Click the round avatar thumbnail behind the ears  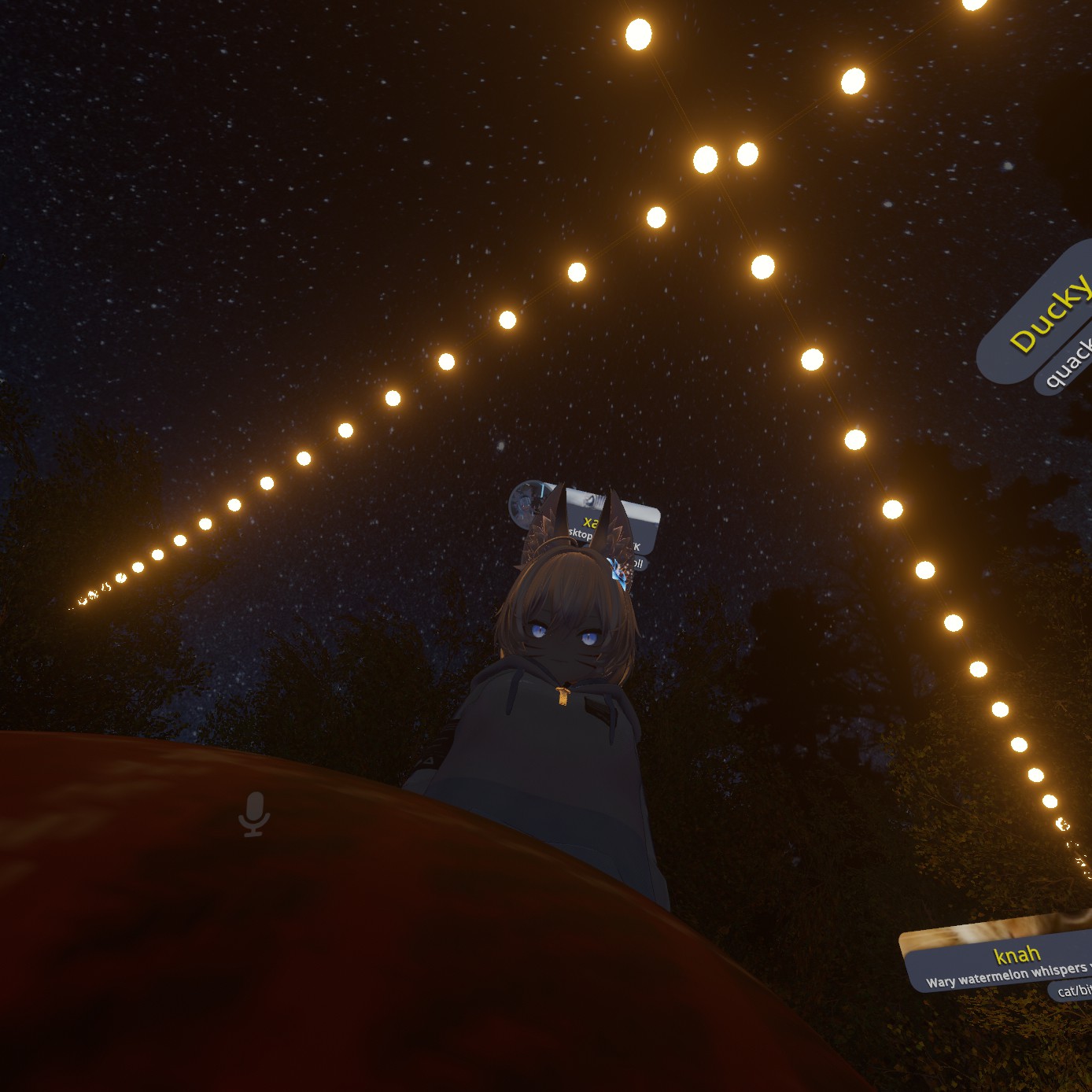pyautogui.click(x=527, y=504)
